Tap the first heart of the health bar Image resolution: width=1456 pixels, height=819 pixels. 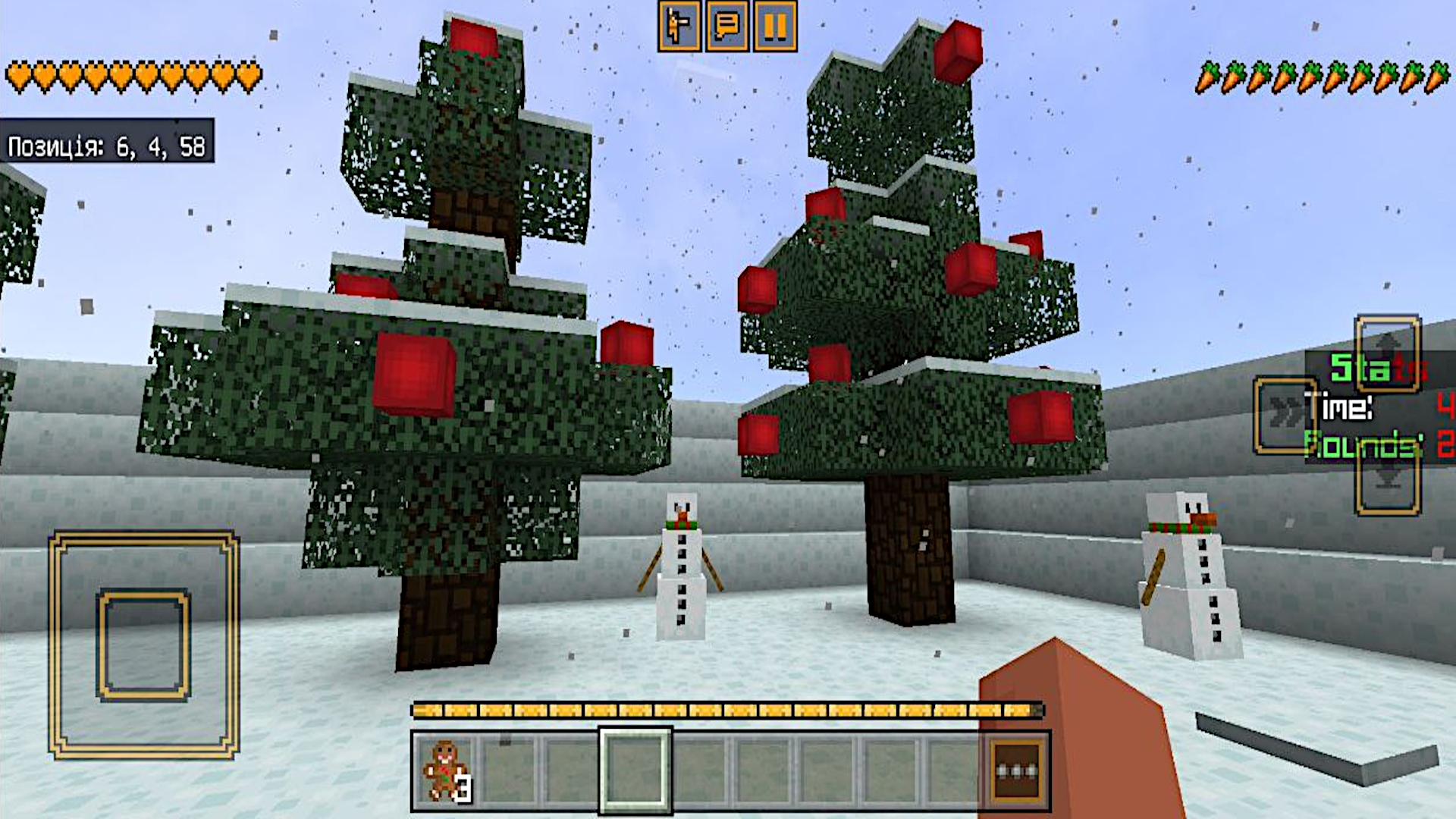tap(17, 75)
